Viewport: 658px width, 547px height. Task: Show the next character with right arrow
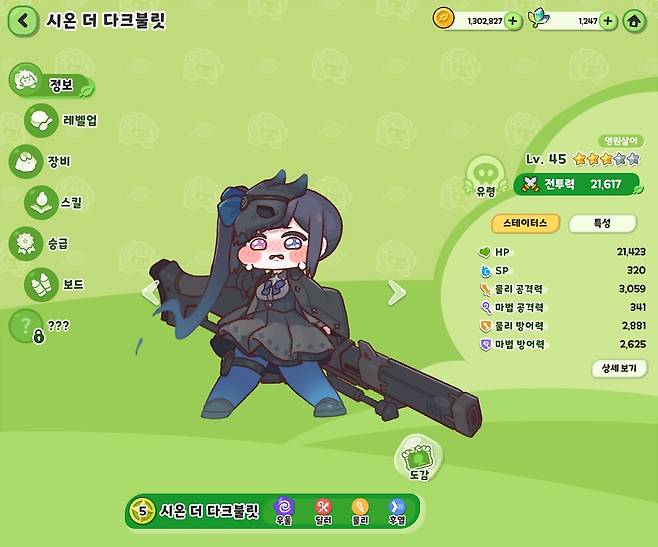[397, 292]
